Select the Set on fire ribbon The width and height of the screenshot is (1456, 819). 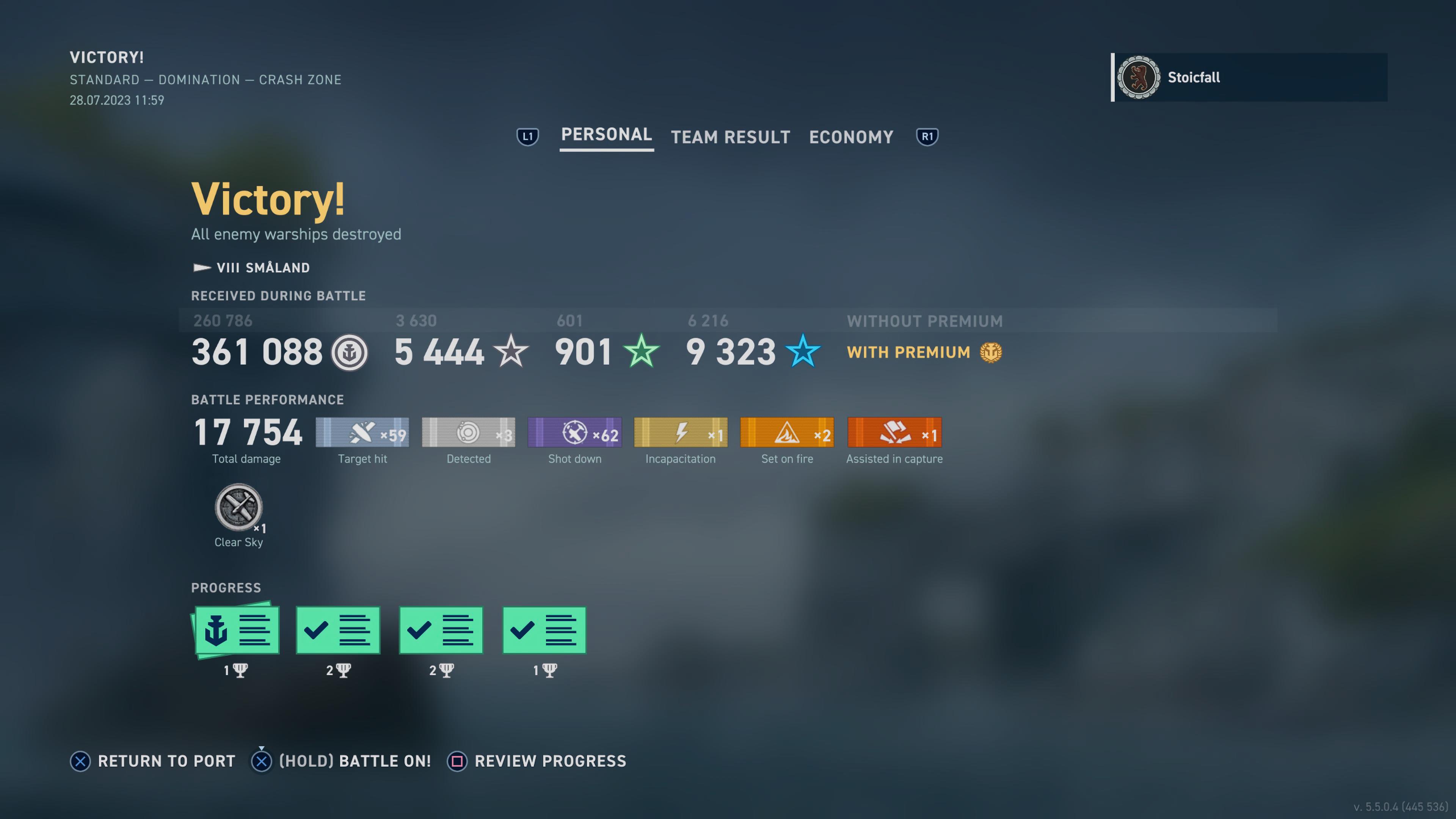(x=787, y=432)
